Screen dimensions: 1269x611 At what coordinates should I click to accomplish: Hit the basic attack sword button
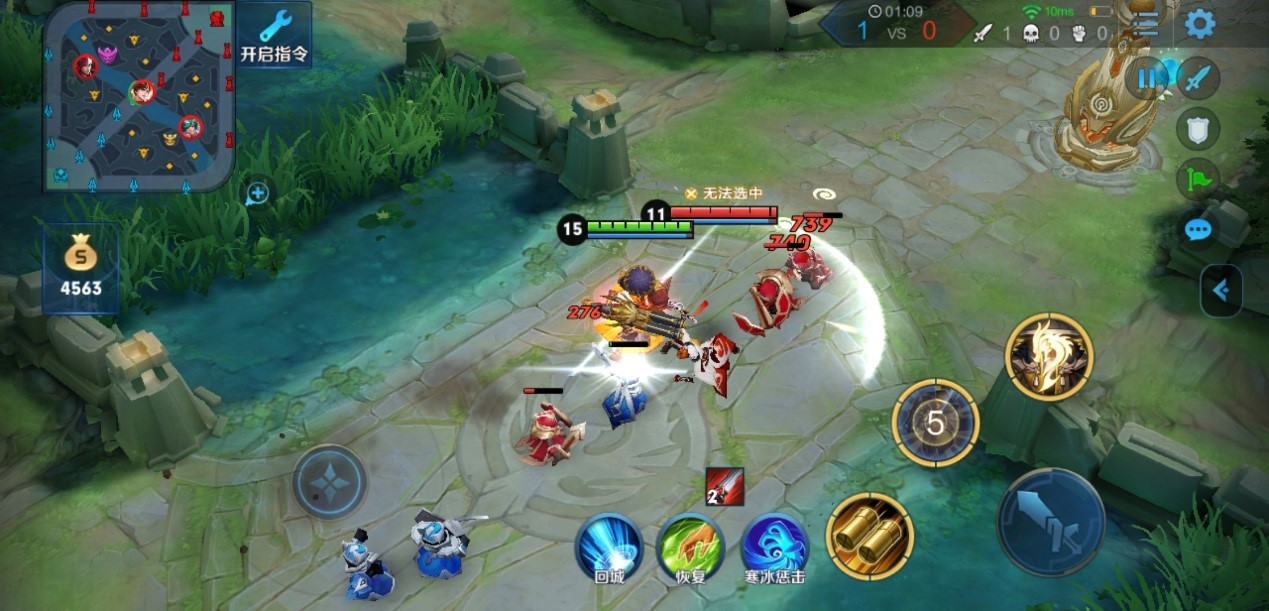click(1050, 521)
